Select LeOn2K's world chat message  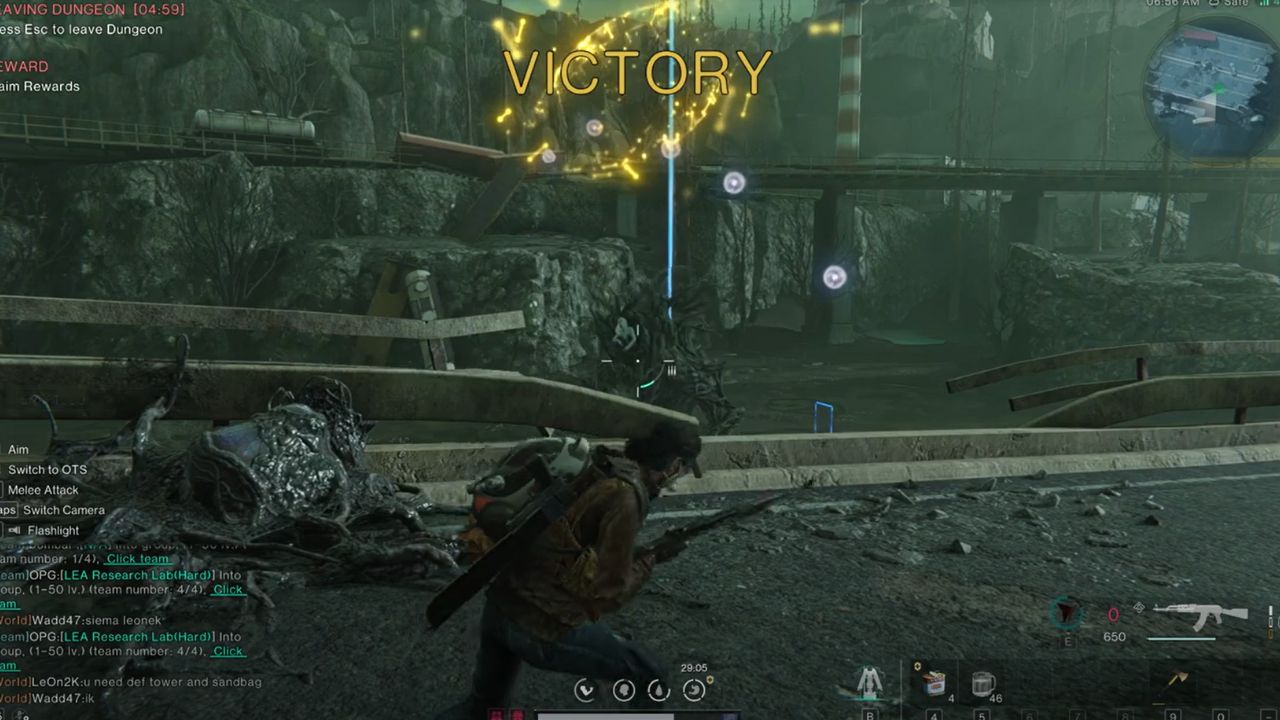tap(130, 682)
